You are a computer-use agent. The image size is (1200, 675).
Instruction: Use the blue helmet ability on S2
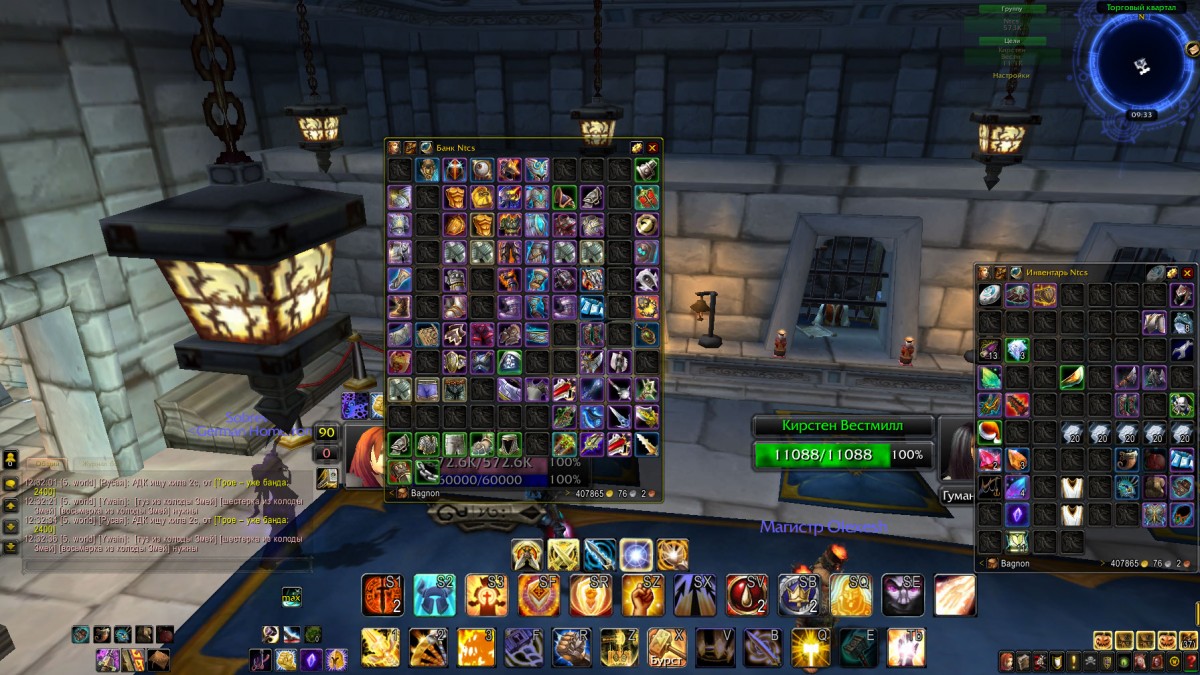(435, 595)
